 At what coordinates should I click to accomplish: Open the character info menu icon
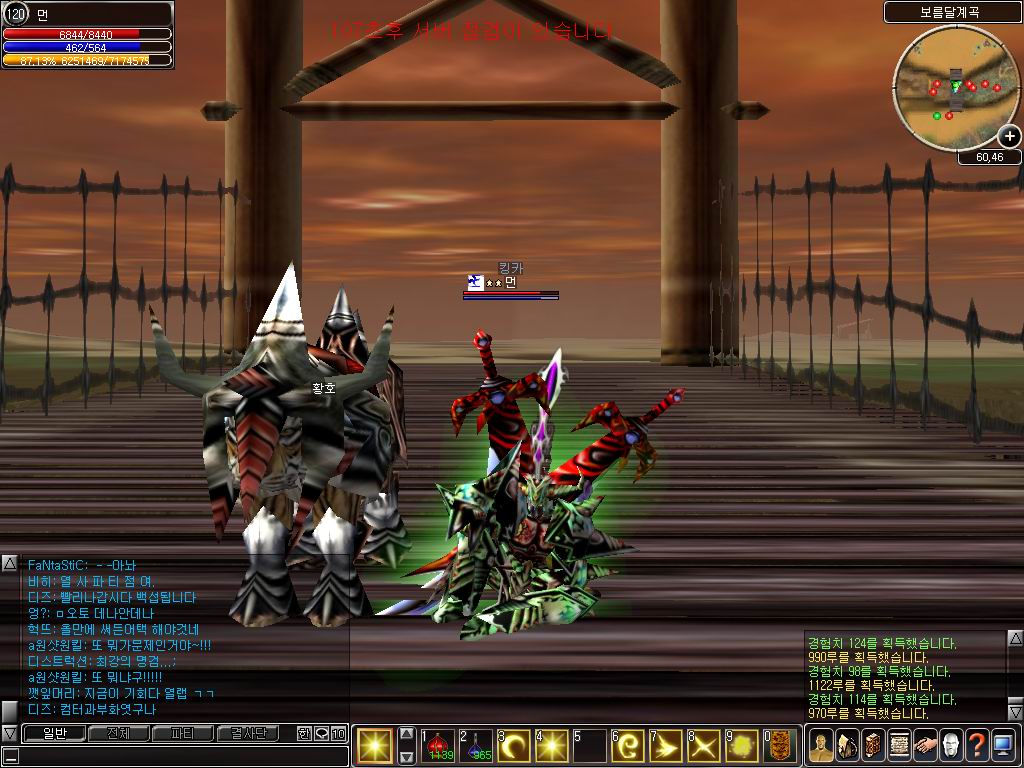821,746
